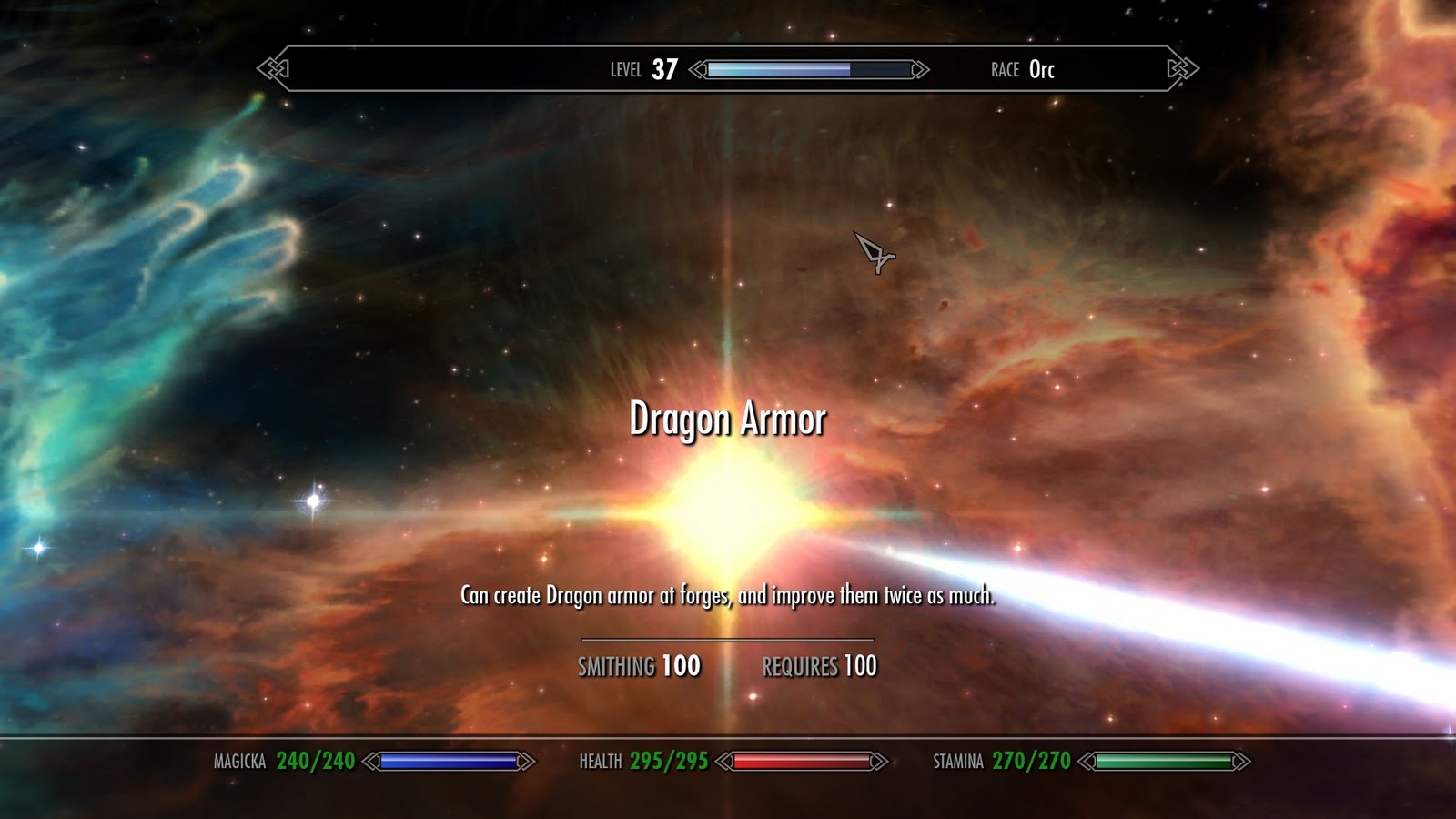Image resolution: width=1456 pixels, height=819 pixels.
Task: Select the LEVEL 37 label
Action: point(642,67)
